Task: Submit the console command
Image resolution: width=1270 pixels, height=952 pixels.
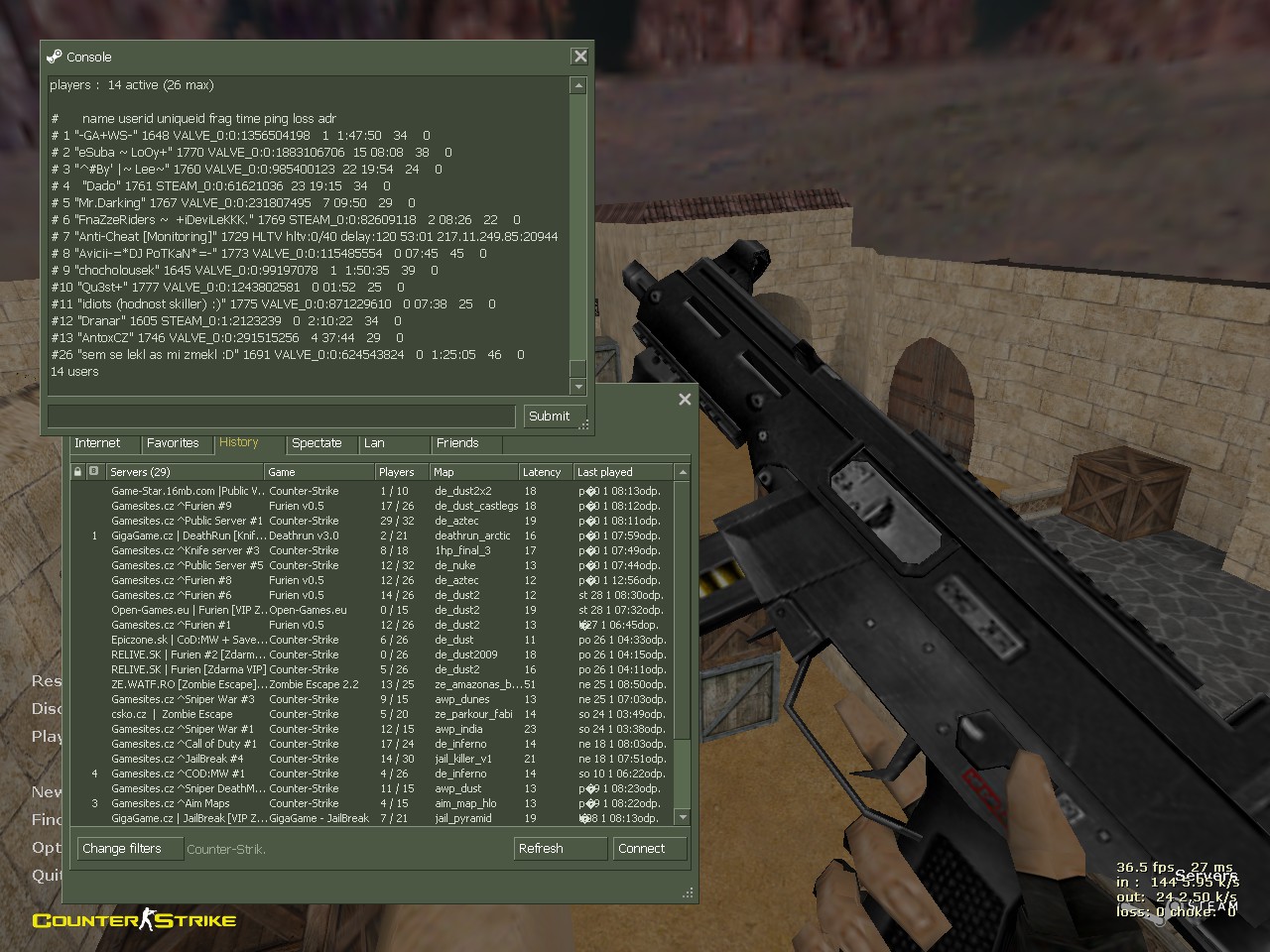Action: [x=549, y=416]
